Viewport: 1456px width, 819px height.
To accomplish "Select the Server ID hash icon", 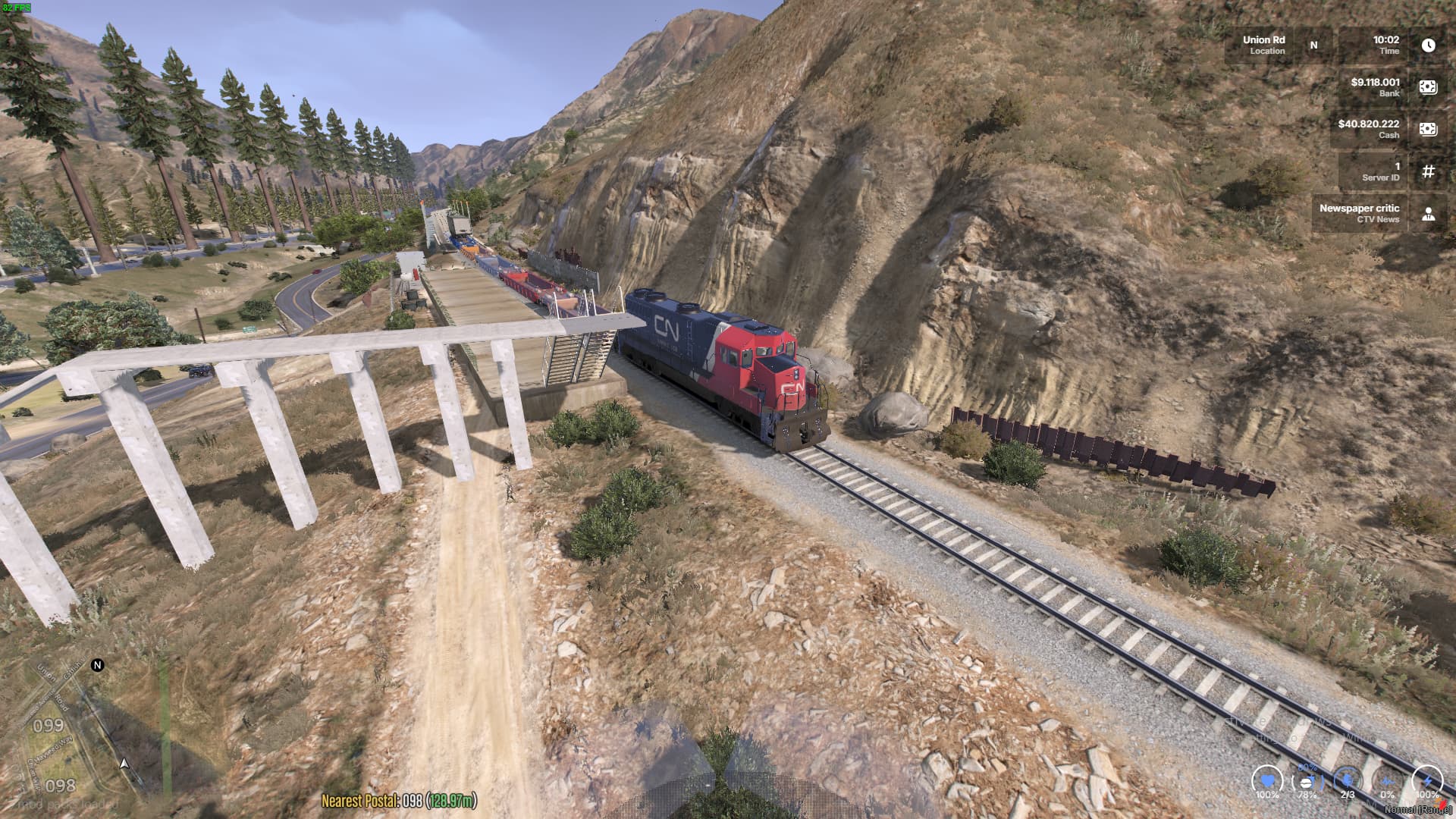I will pyautogui.click(x=1428, y=171).
